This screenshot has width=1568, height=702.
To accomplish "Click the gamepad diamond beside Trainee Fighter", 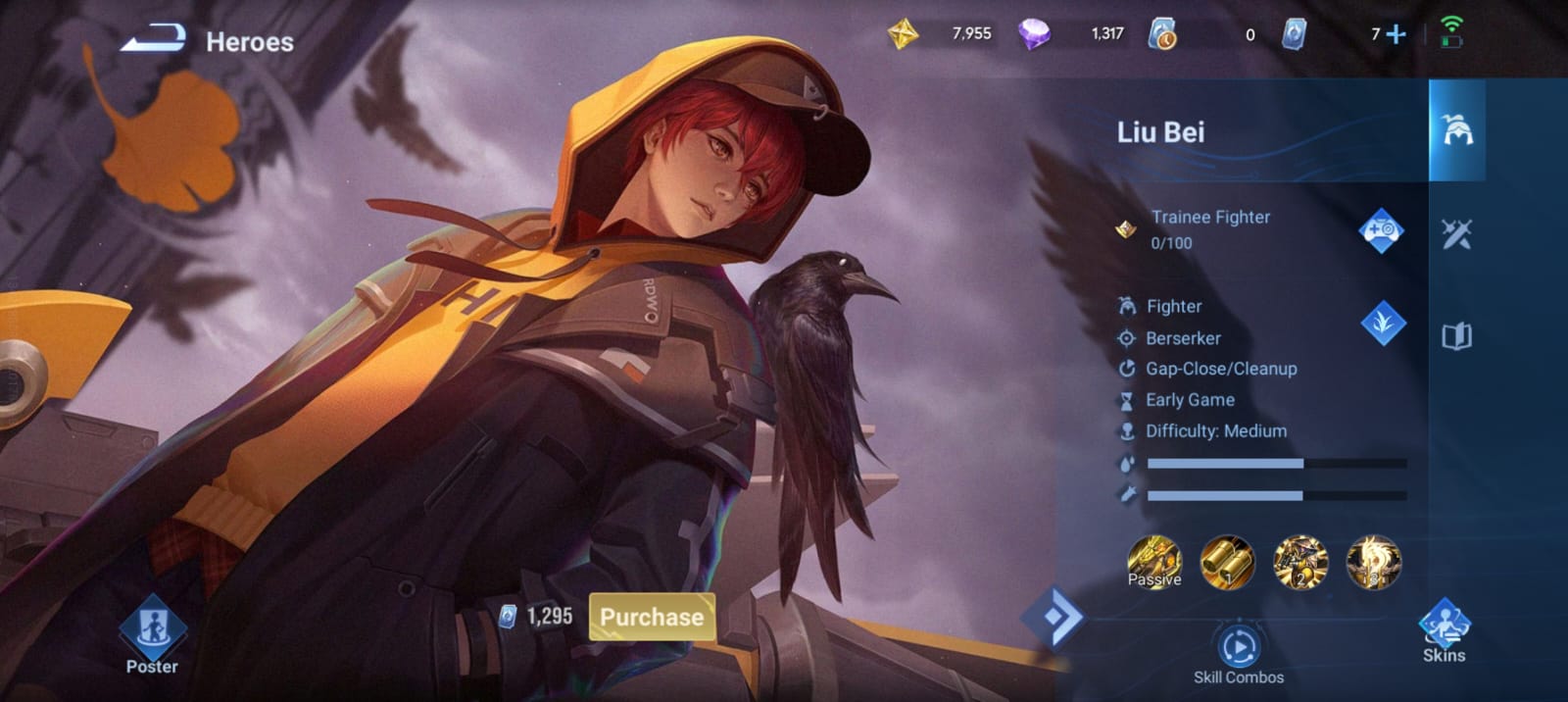I will click(x=1381, y=230).
